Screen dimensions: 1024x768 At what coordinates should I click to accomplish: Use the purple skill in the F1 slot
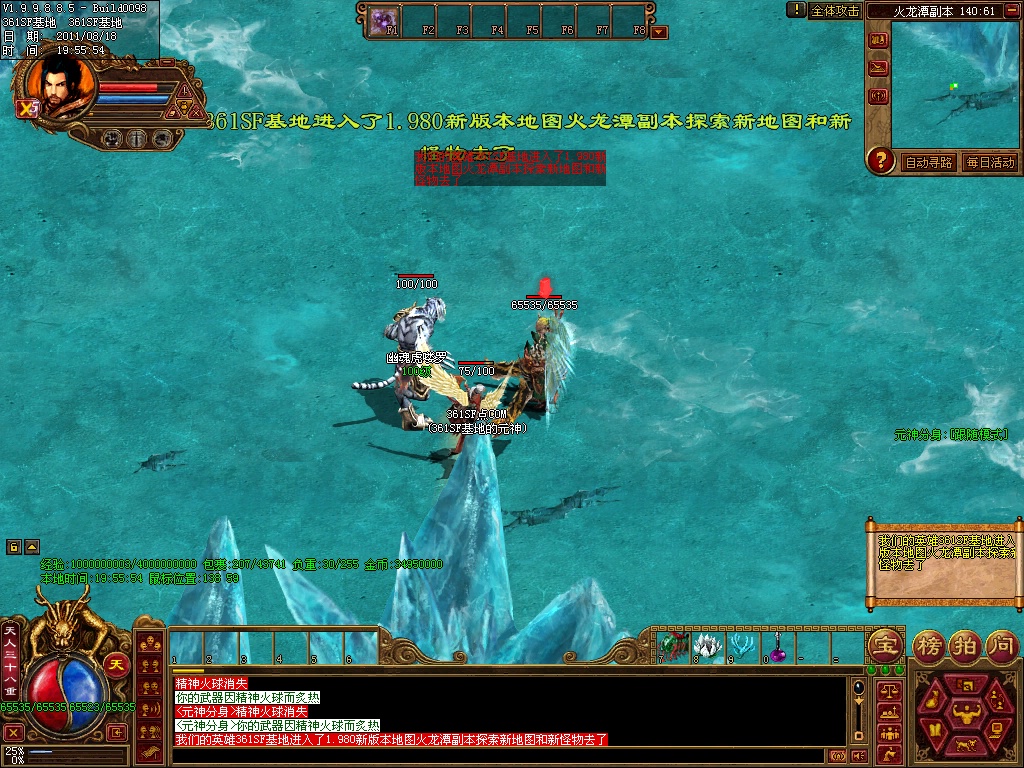pos(383,18)
